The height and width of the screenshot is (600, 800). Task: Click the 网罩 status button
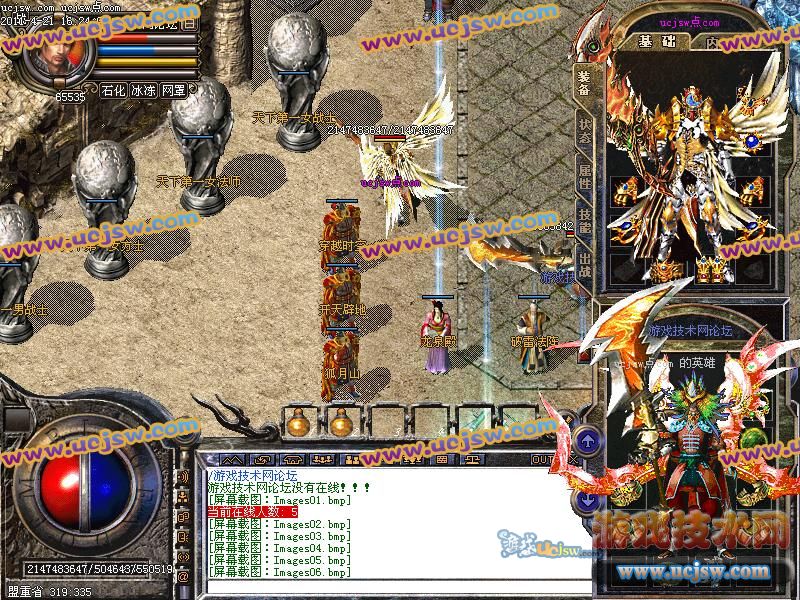point(174,90)
